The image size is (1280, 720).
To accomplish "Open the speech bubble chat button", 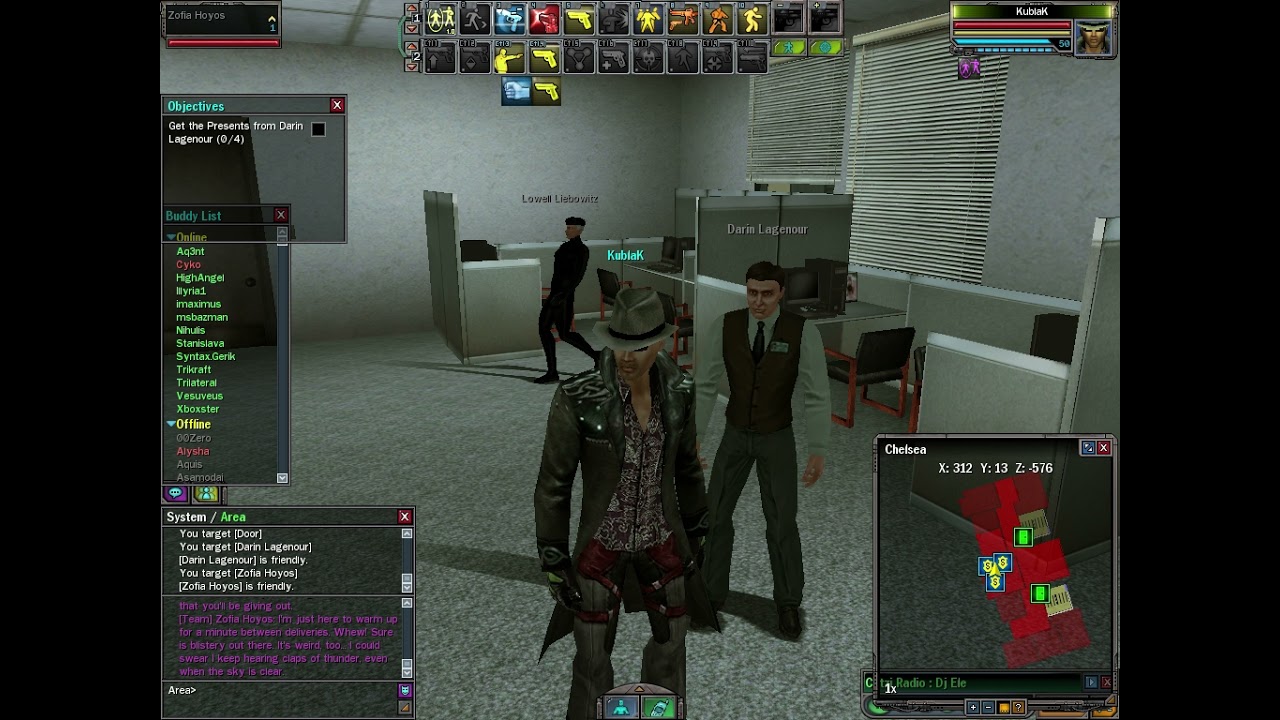I will 176,494.
